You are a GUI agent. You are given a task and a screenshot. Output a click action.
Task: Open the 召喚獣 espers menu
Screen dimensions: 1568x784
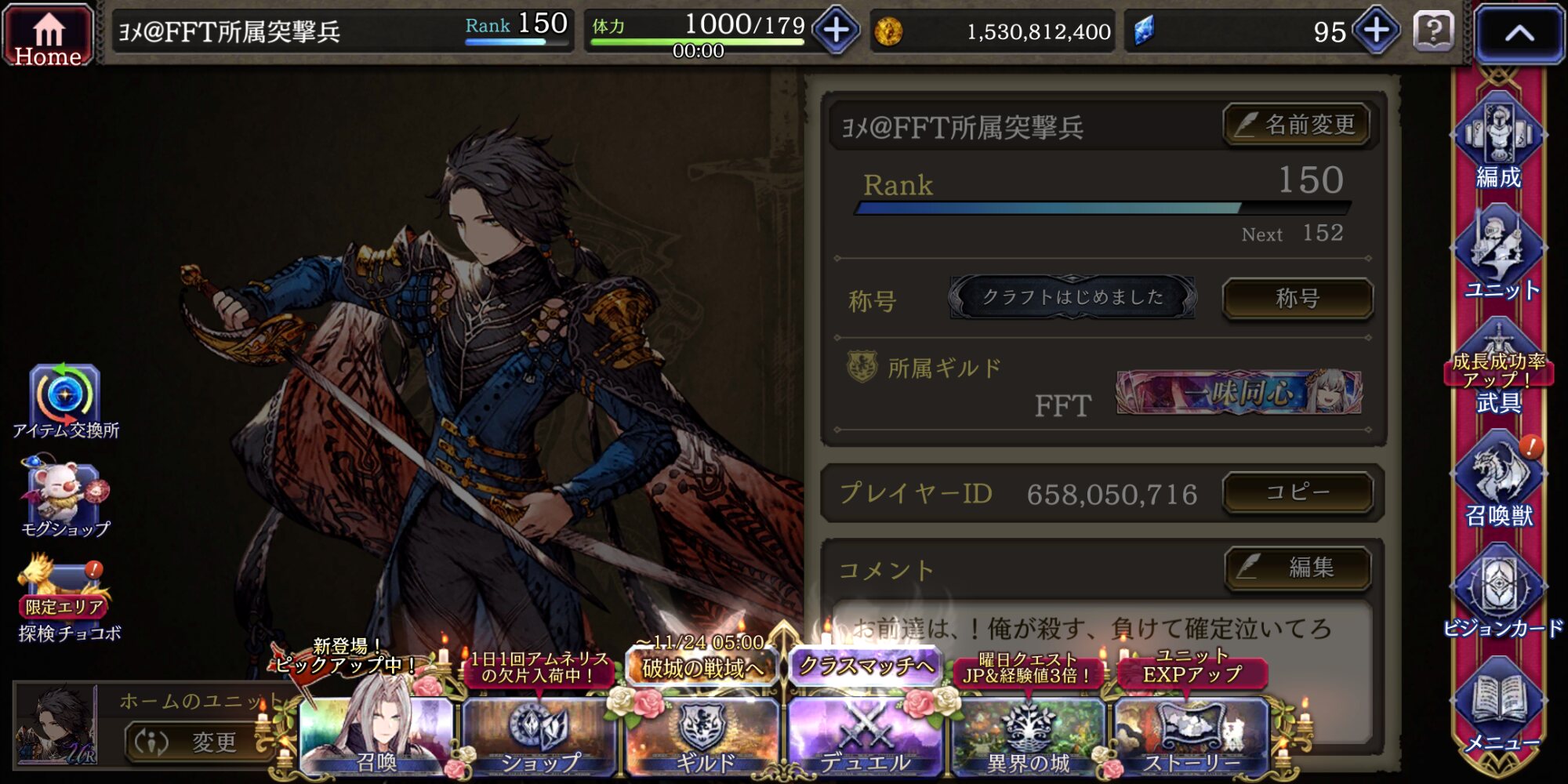pyautogui.click(x=1498, y=482)
